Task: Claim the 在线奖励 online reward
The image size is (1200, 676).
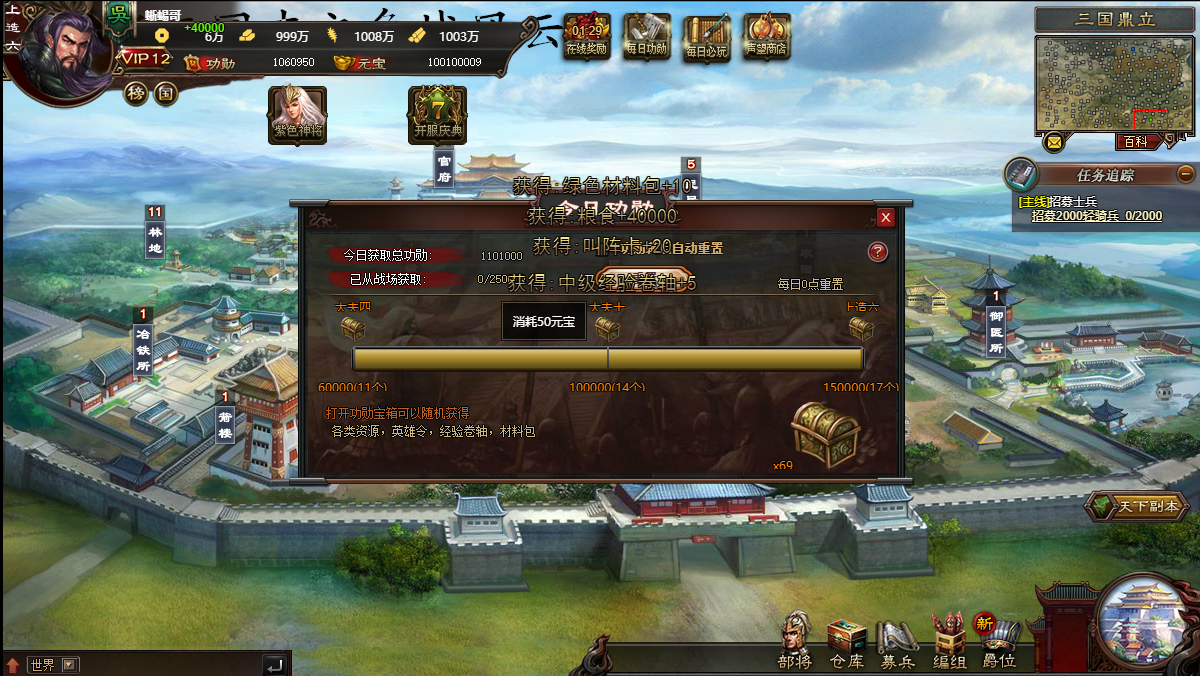Action: (x=587, y=36)
